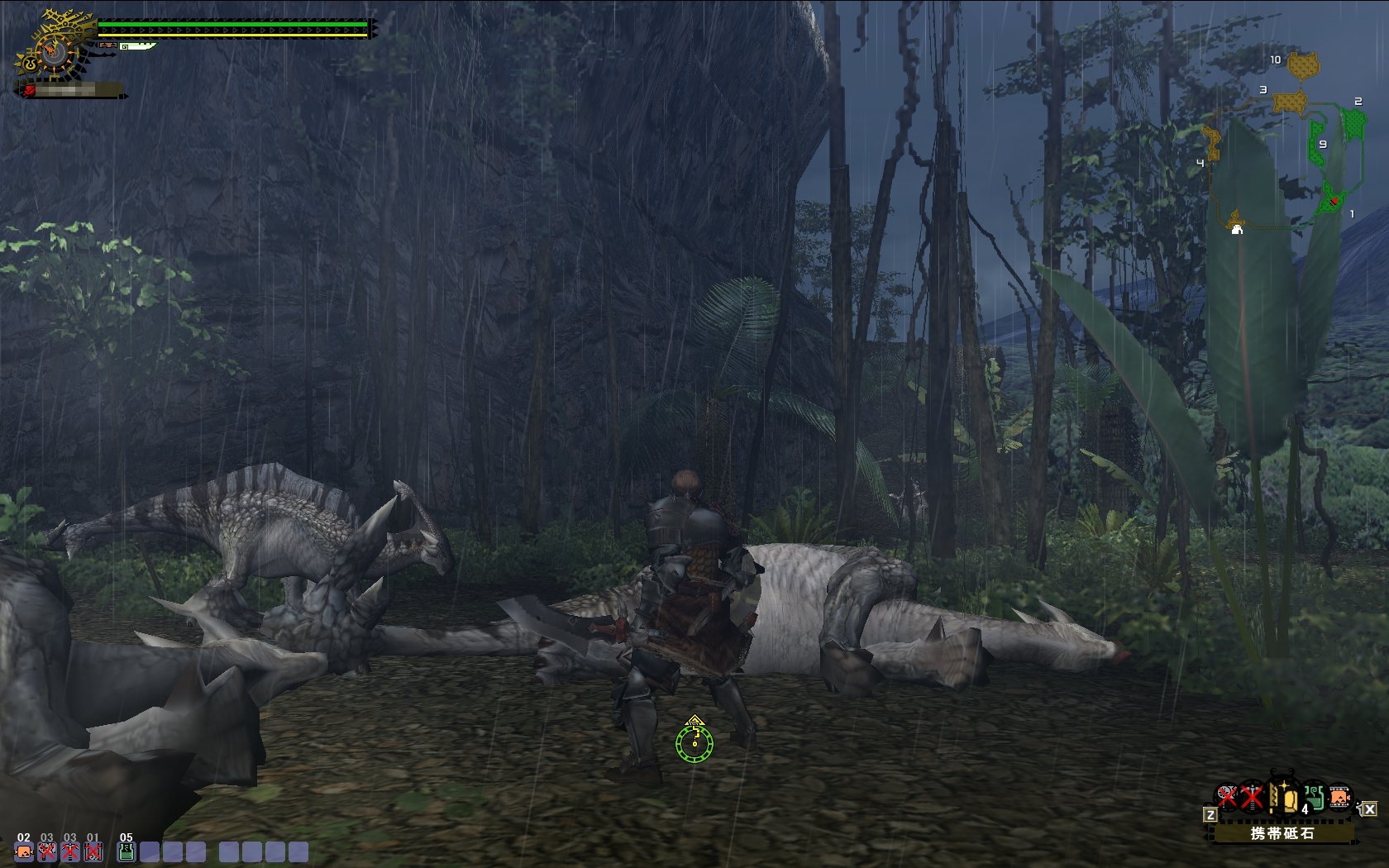Viewport: 1389px width, 868px height.
Task: Click area 2 on the minimap
Action: (x=1353, y=124)
